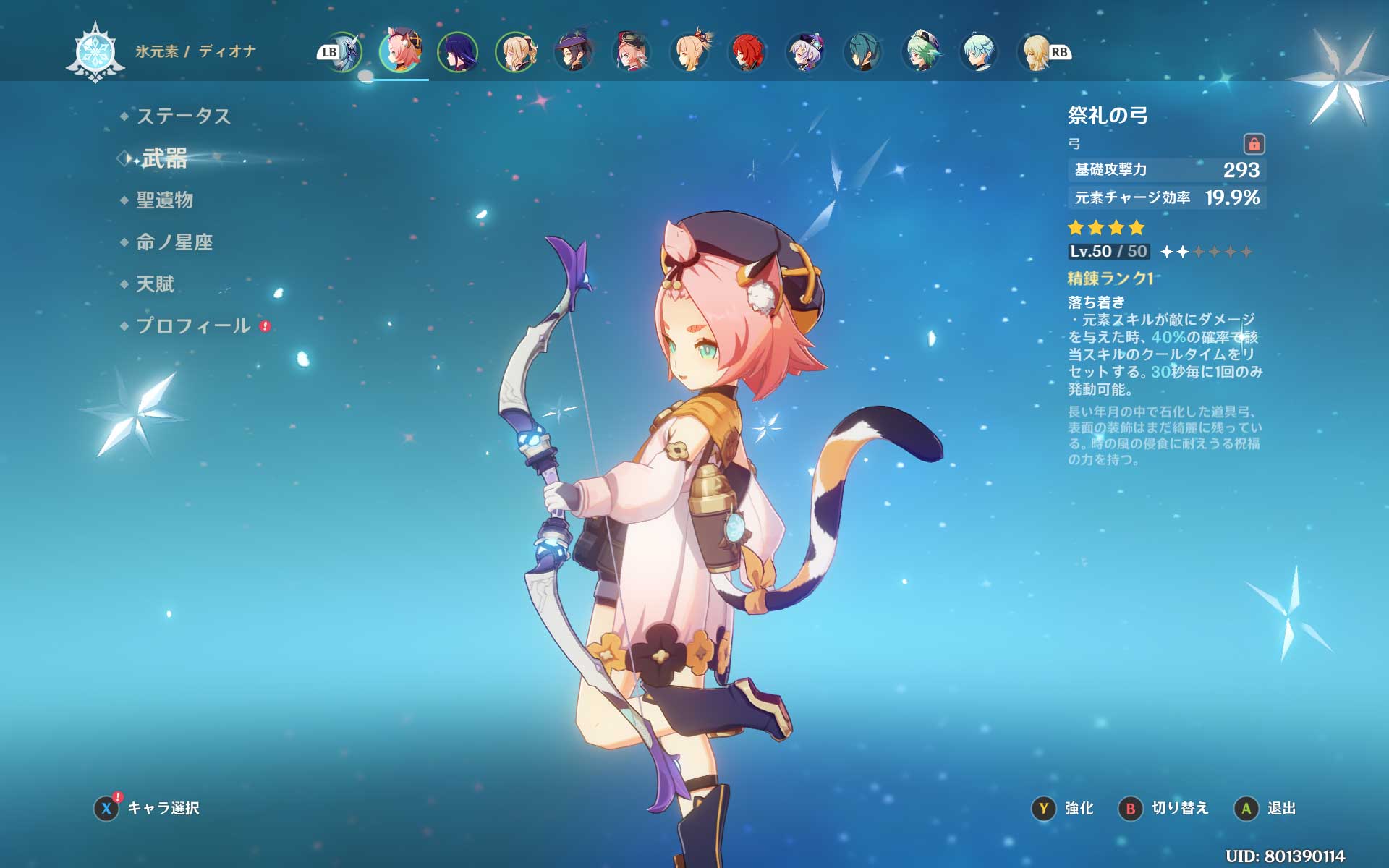Click the 強化 (Enhance) button
This screenshot has height=868, width=1389.
(1063, 808)
